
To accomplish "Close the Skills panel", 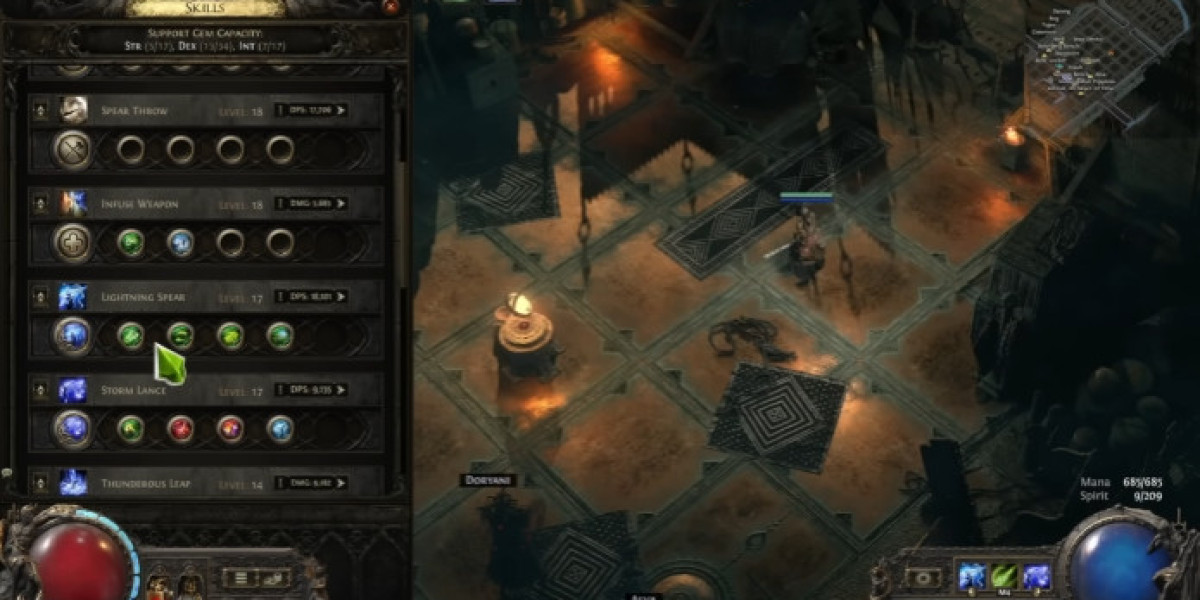I will 390,6.
